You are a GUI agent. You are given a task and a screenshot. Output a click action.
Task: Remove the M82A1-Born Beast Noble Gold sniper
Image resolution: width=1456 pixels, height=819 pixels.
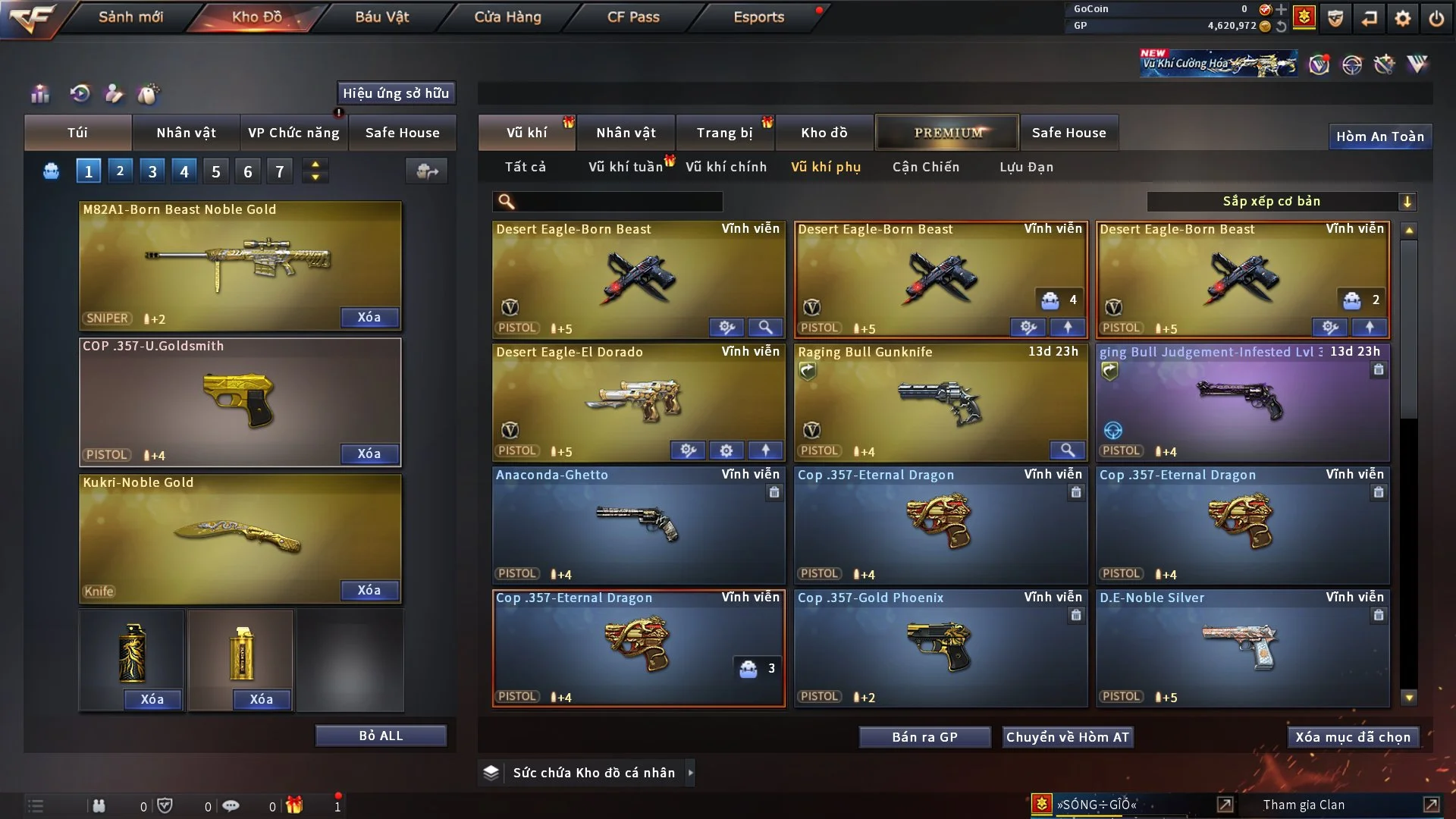click(x=369, y=317)
